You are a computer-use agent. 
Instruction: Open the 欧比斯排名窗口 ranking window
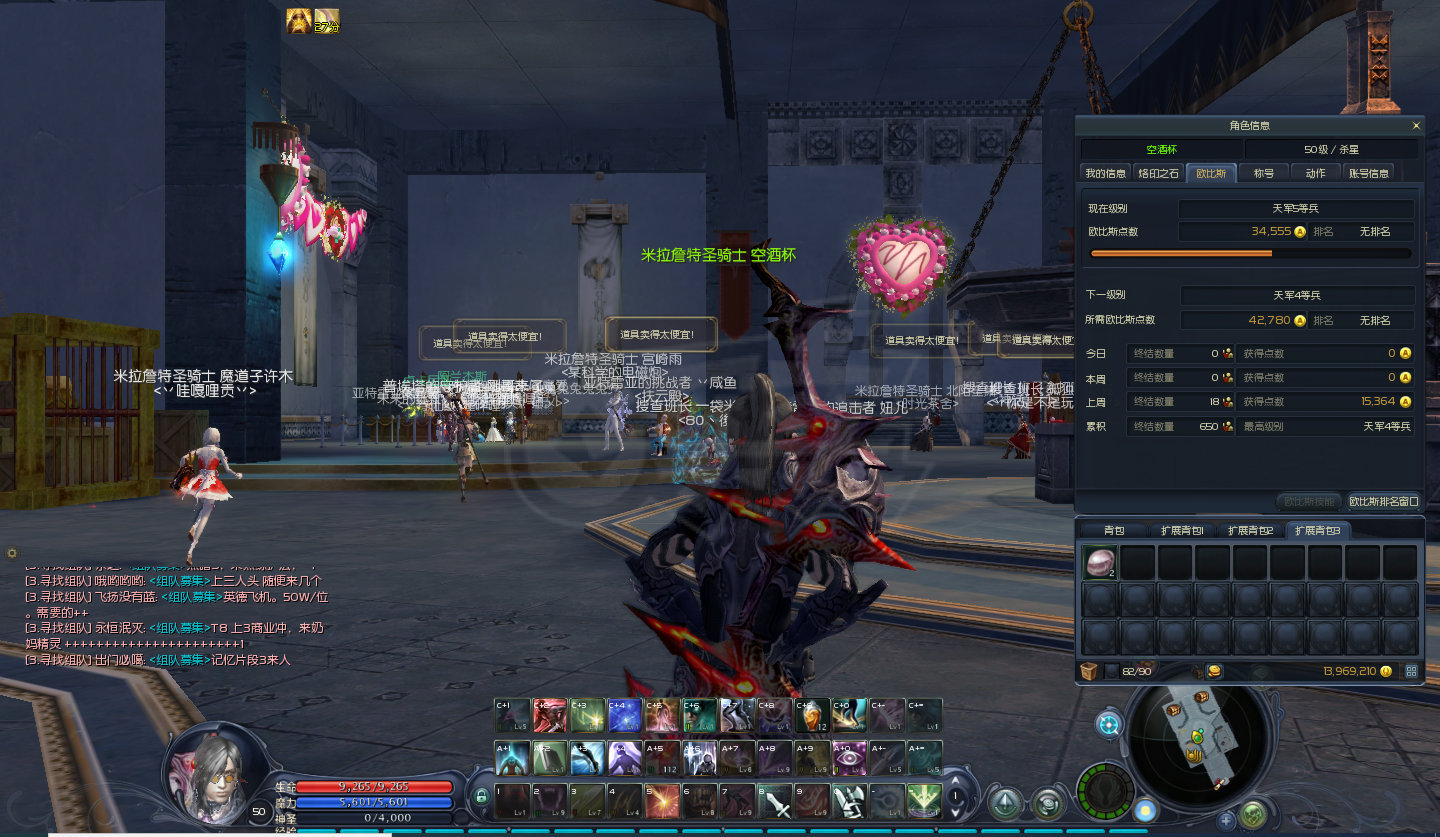point(1384,501)
